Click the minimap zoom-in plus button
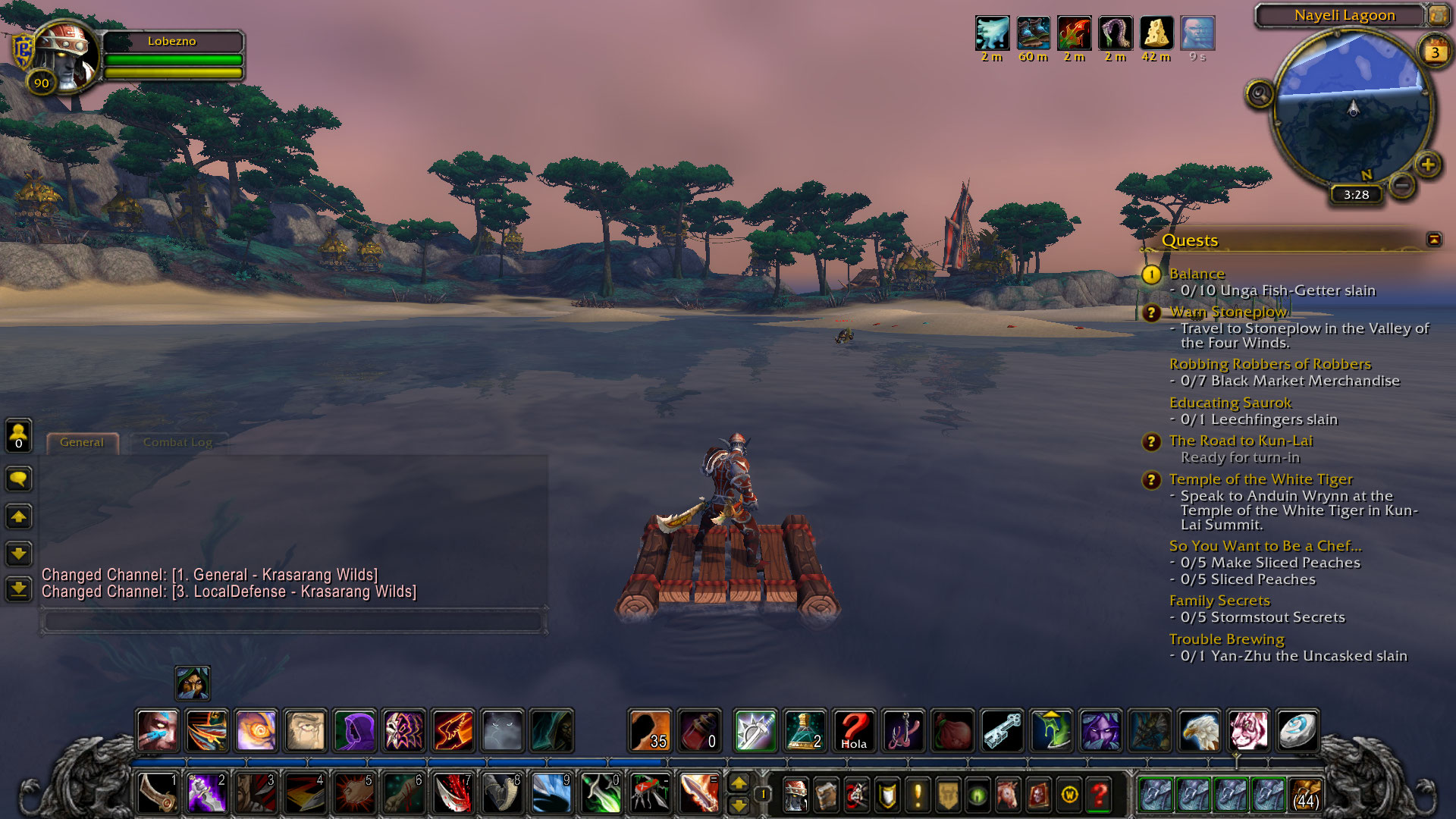The width and height of the screenshot is (1456, 819). pyautogui.click(x=1428, y=165)
